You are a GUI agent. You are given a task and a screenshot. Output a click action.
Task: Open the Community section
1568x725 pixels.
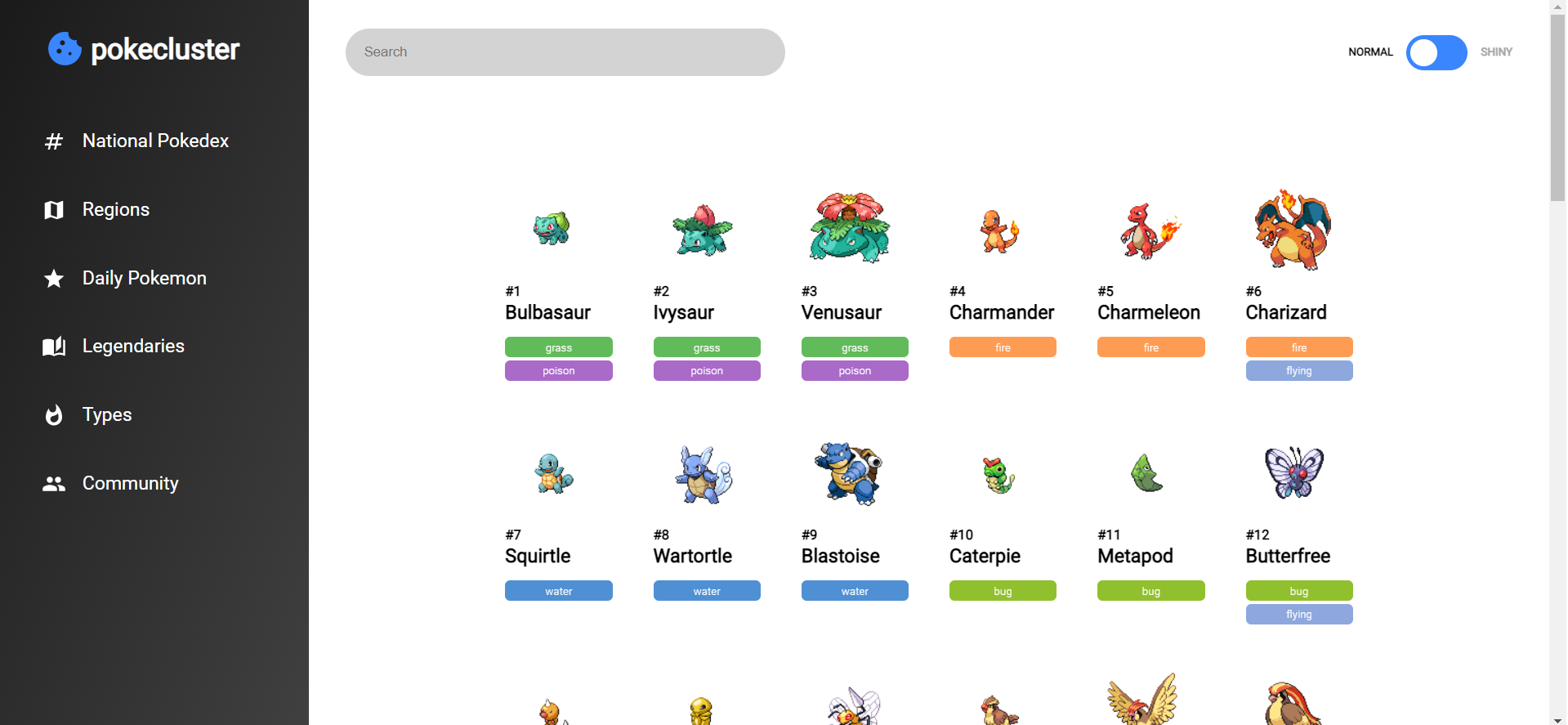pyautogui.click(x=130, y=483)
